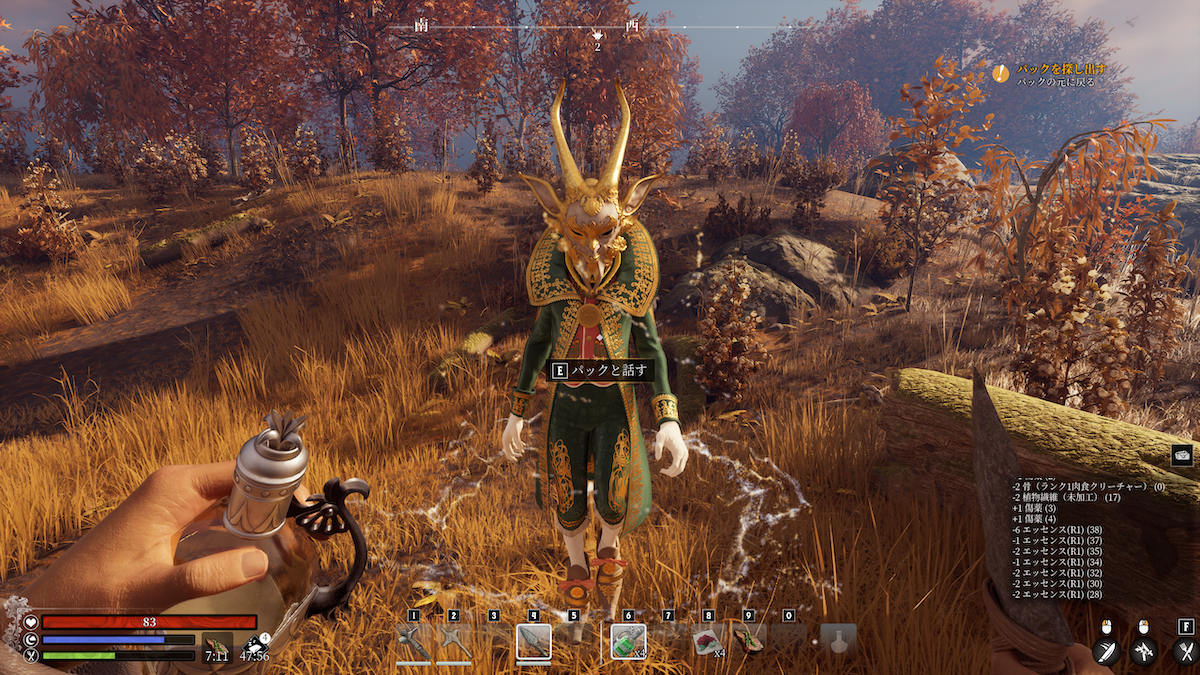This screenshot has height=675, width=1200.
Task: Select the cooked meat in hotbar slot 9
Action: (749, 641)
